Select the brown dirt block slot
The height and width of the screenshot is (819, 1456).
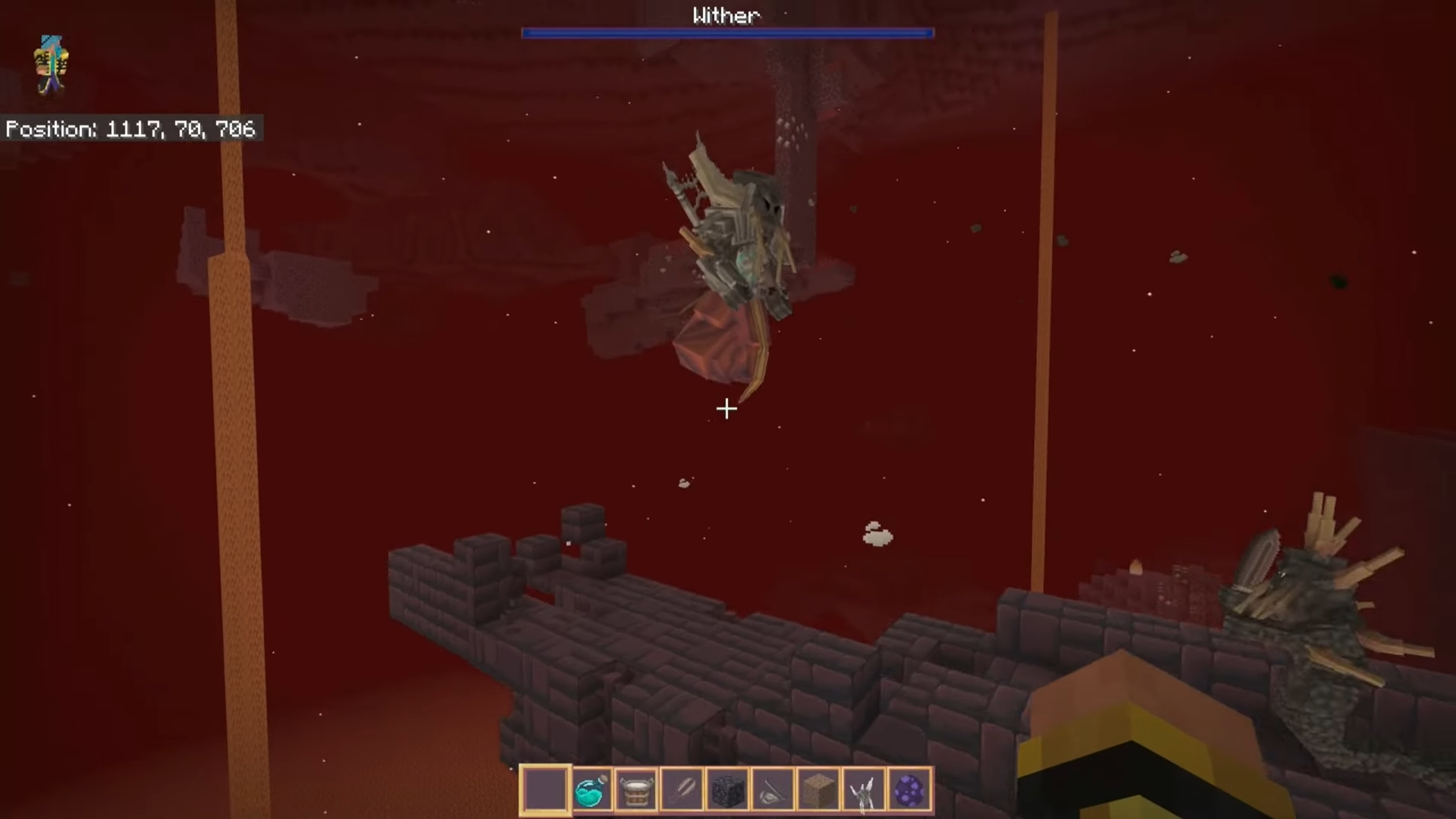tap(818, 790)
